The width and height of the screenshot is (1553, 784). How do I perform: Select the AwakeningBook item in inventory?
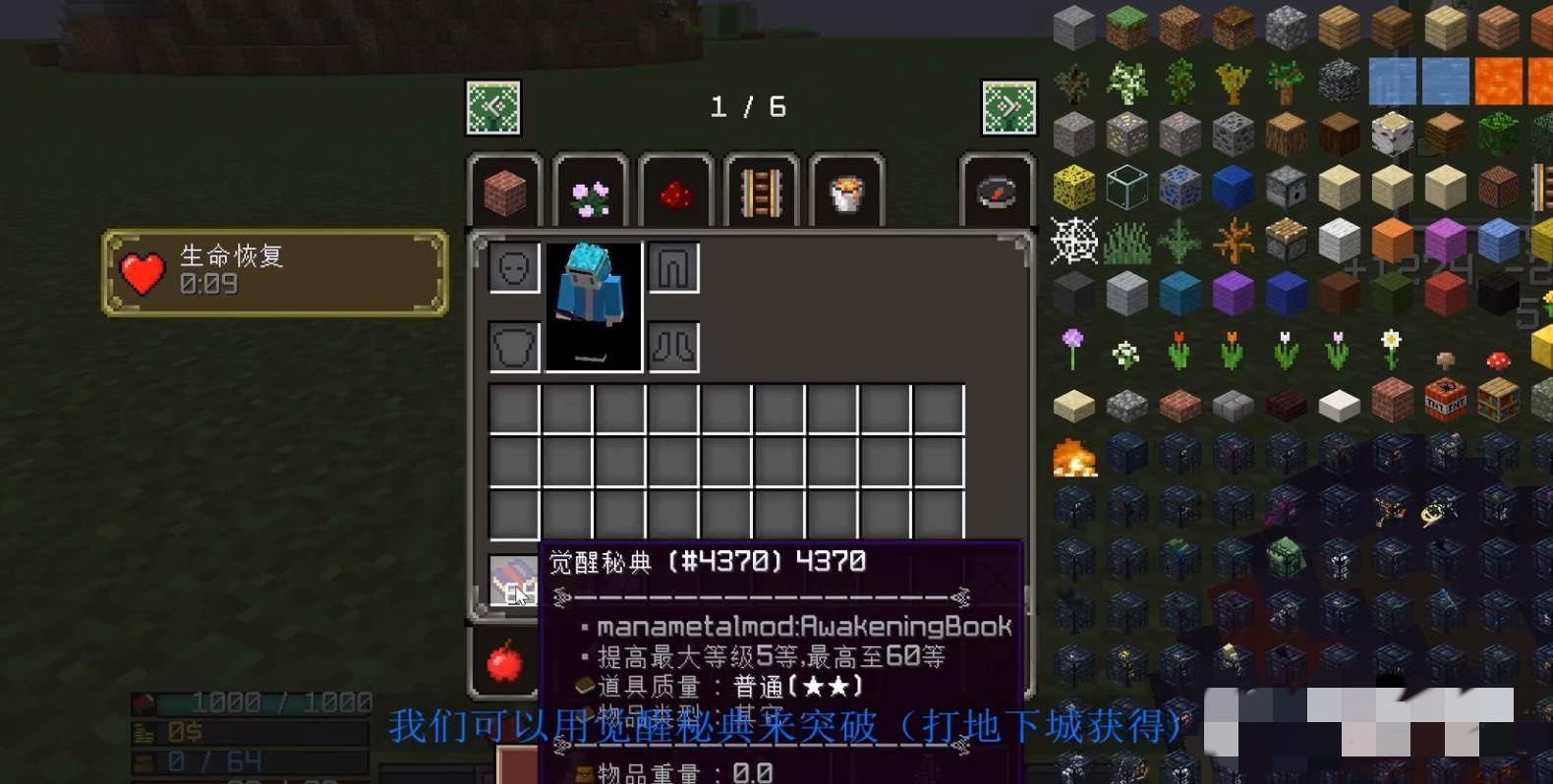(512, 581)
